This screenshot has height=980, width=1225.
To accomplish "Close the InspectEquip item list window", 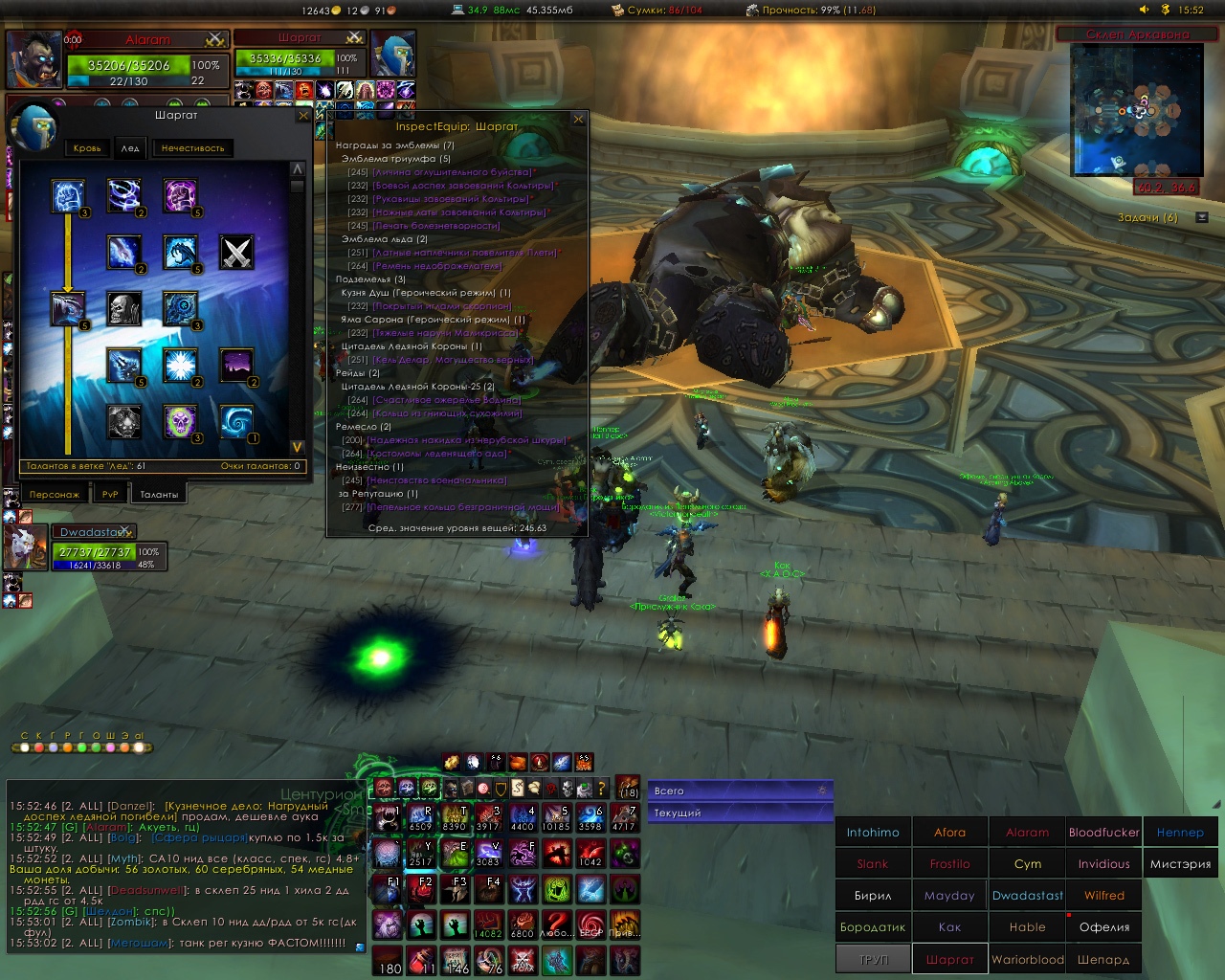I will 578,120.
